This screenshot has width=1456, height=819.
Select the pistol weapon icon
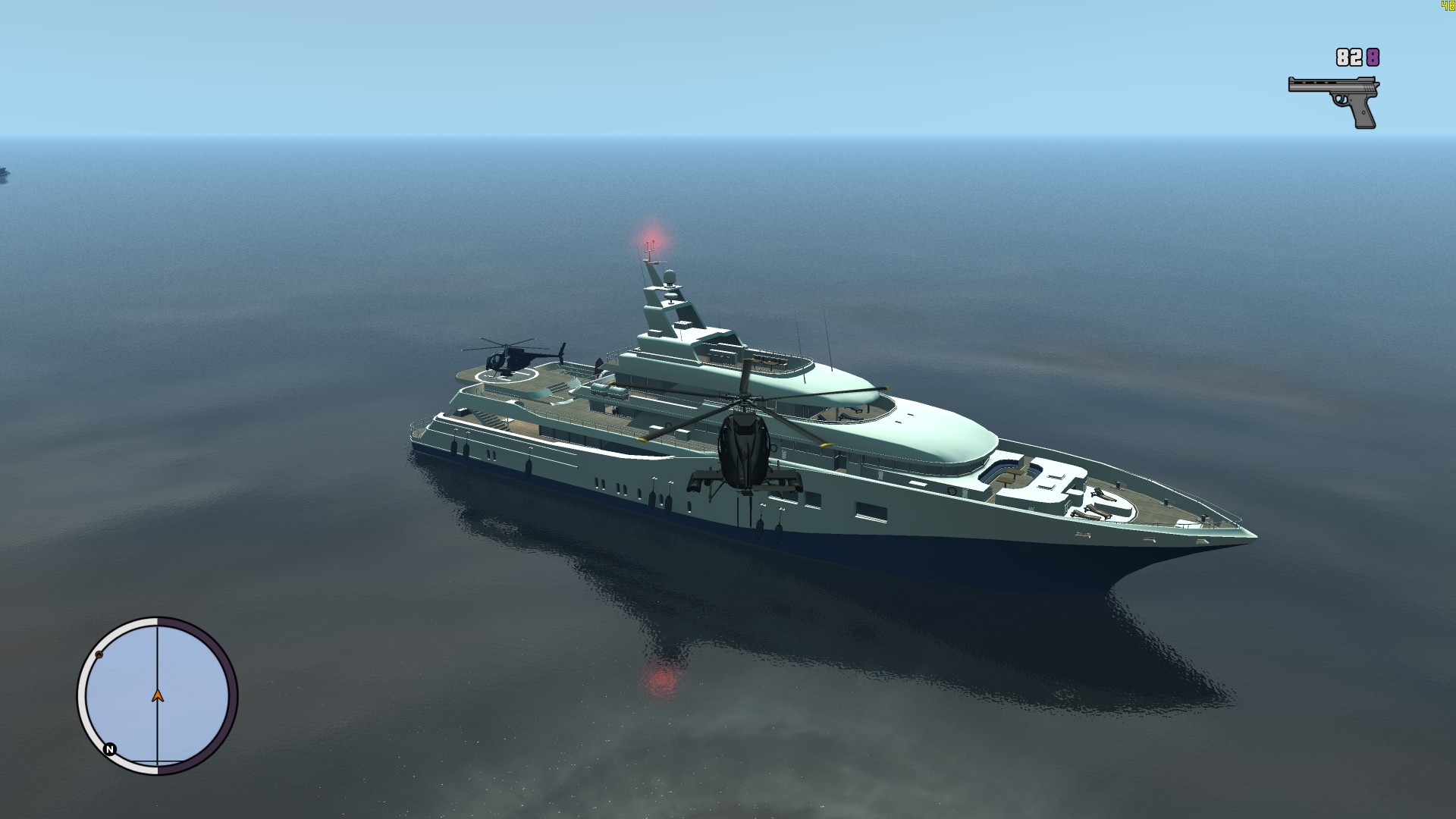coord(1334,99)
